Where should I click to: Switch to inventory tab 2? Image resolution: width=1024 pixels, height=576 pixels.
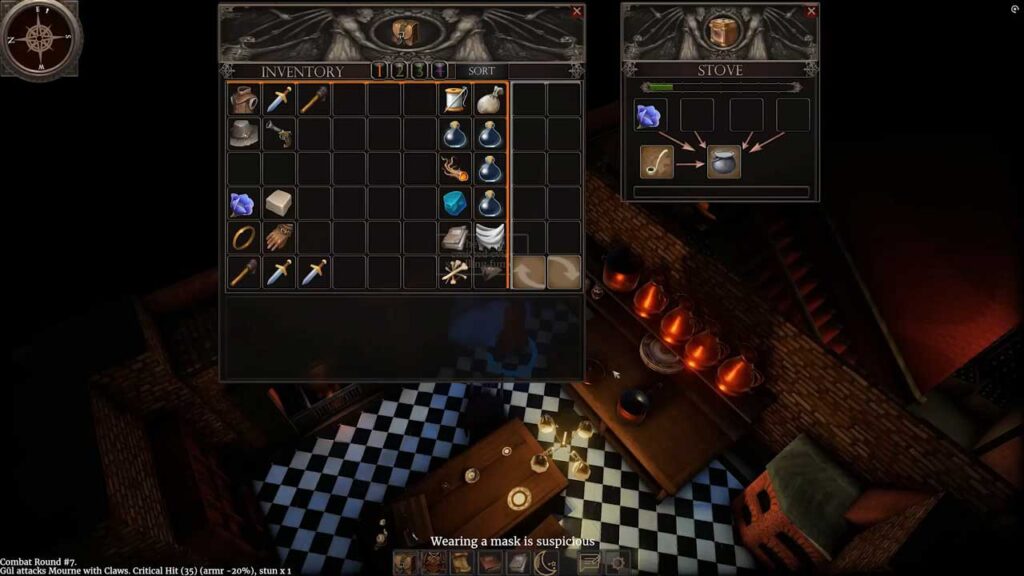[399, 71]
